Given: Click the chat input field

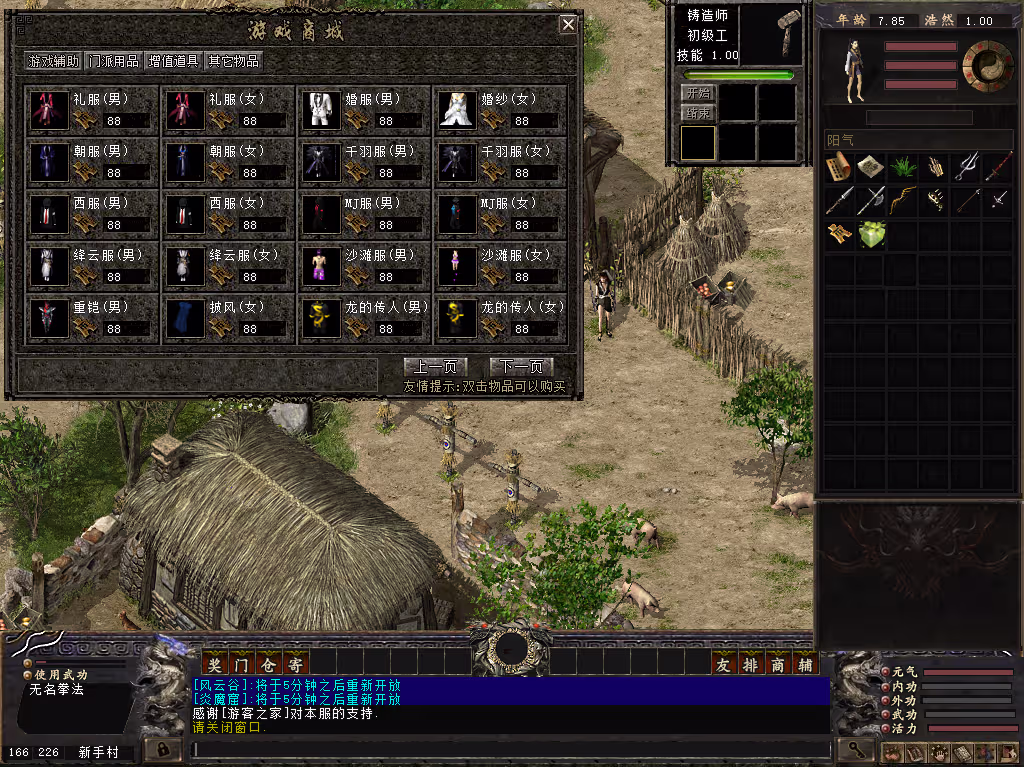Looking at the screenshot, I should pyautogui.click(x=510, y=748).
